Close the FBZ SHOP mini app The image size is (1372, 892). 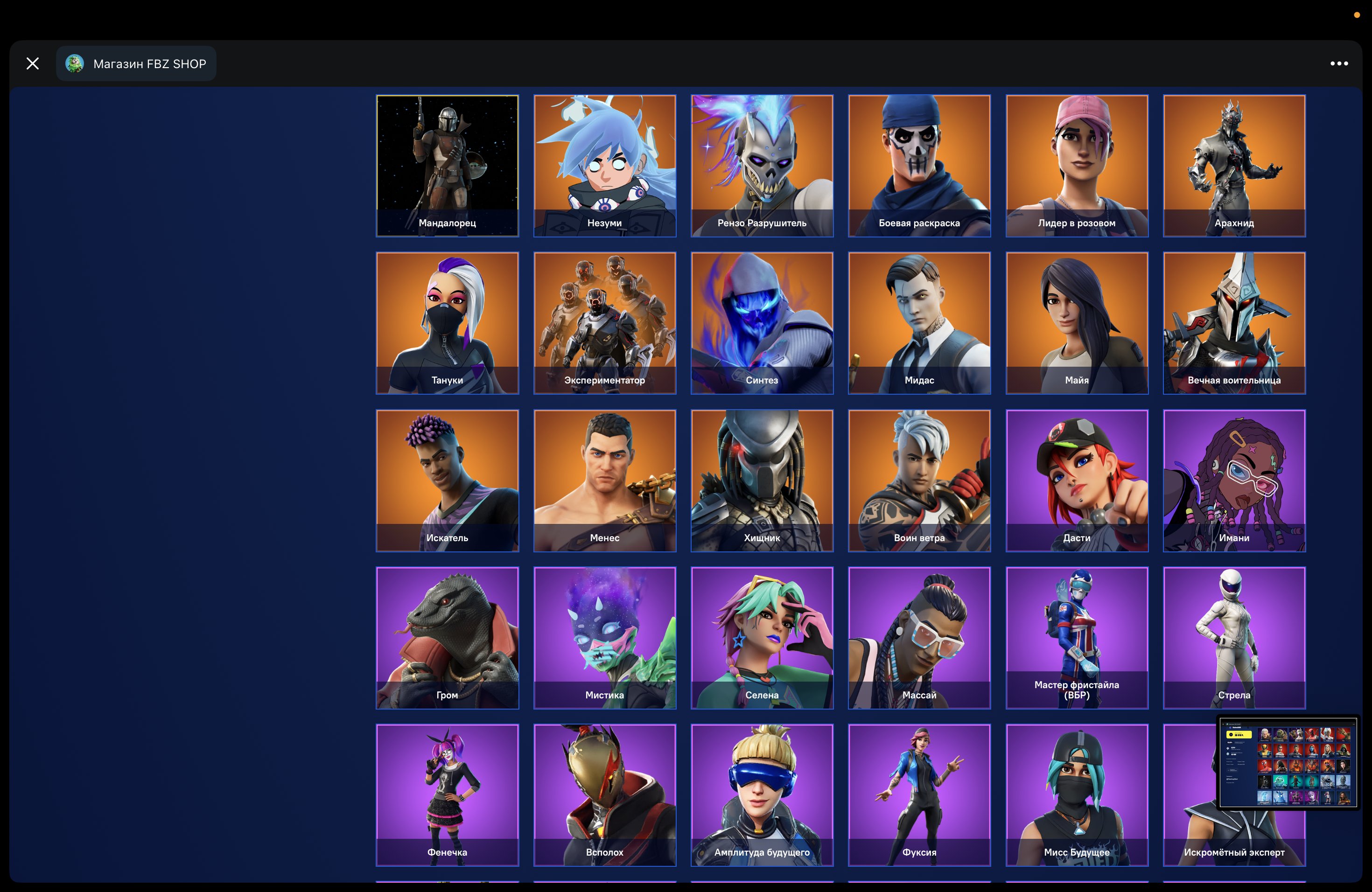32,63
